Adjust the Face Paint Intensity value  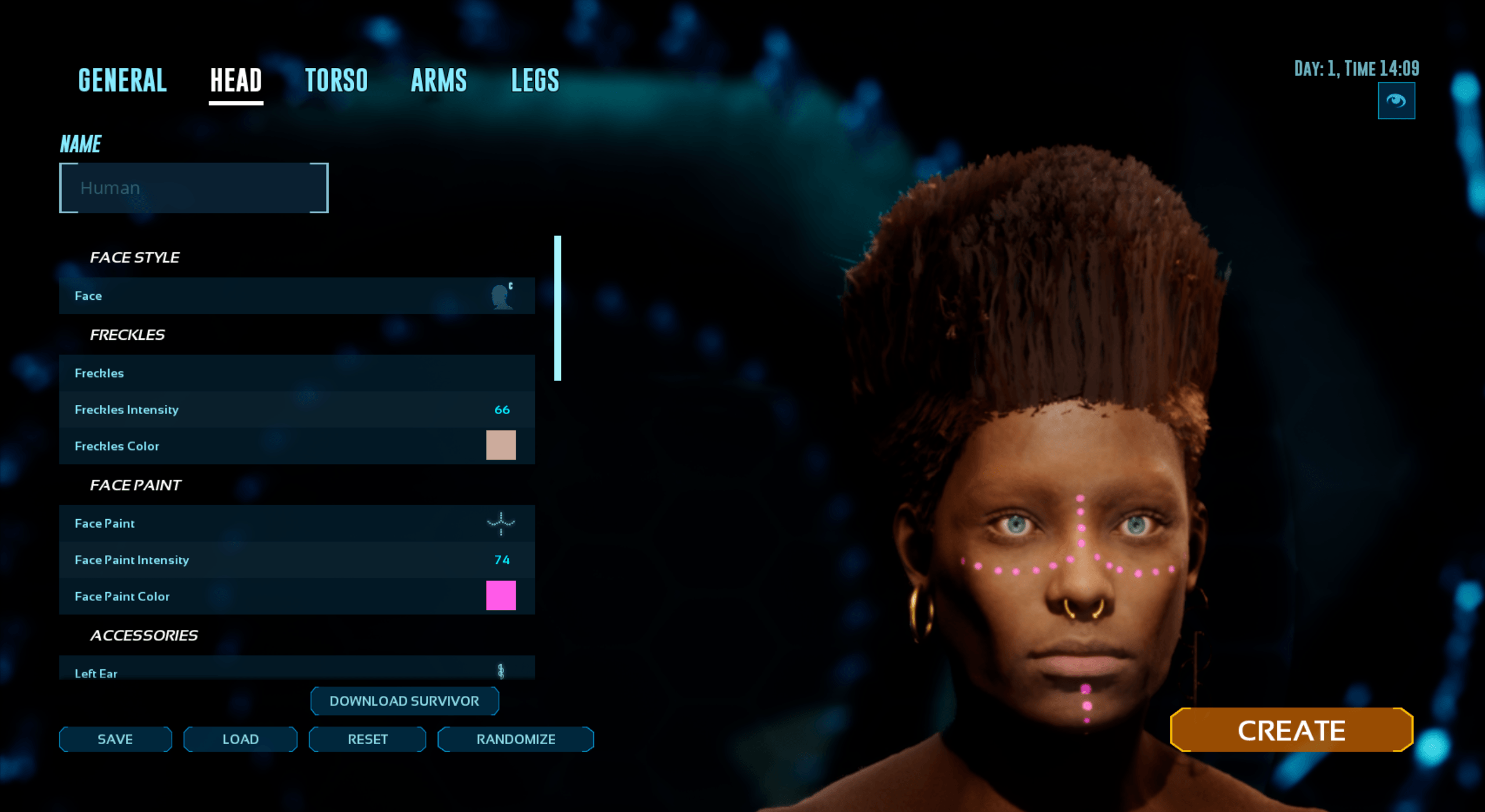(x=501, y=560)
